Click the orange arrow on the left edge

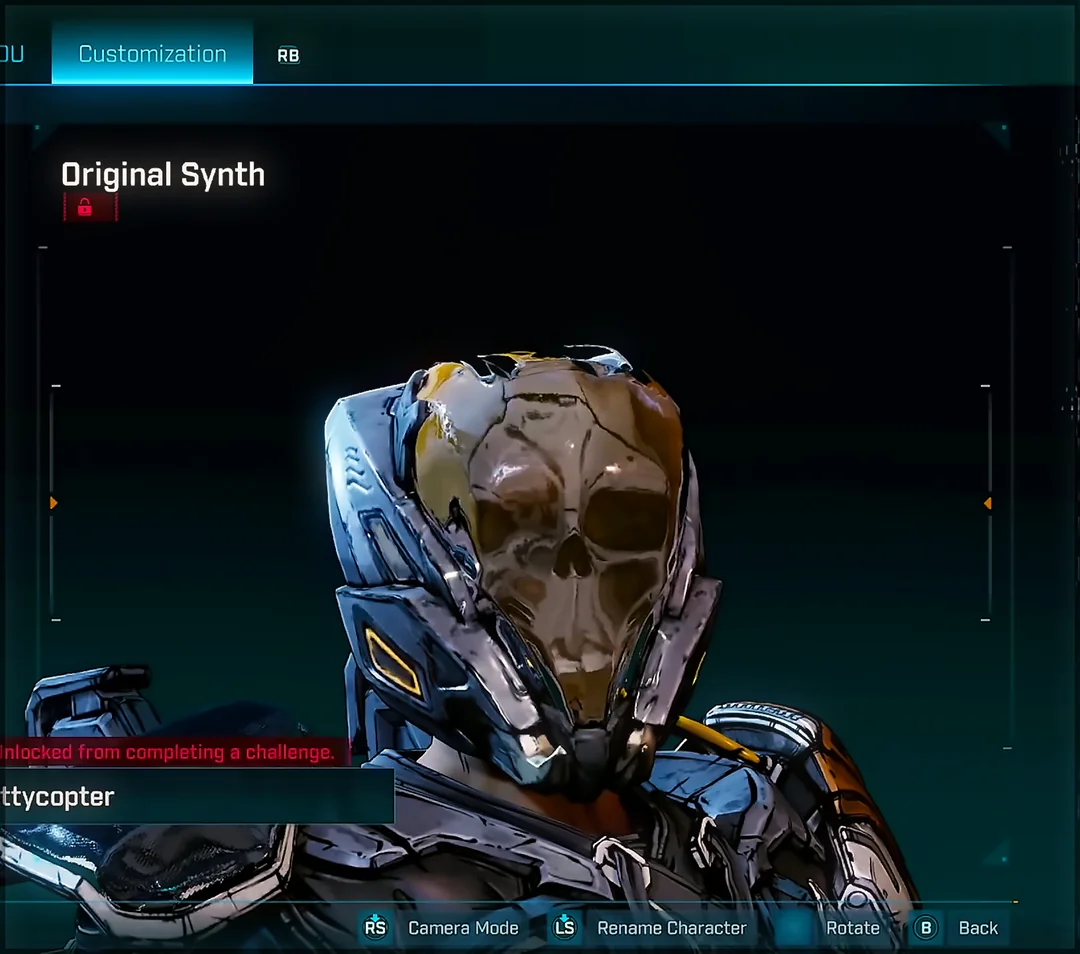pyautogui.click(x=54, y=503)
